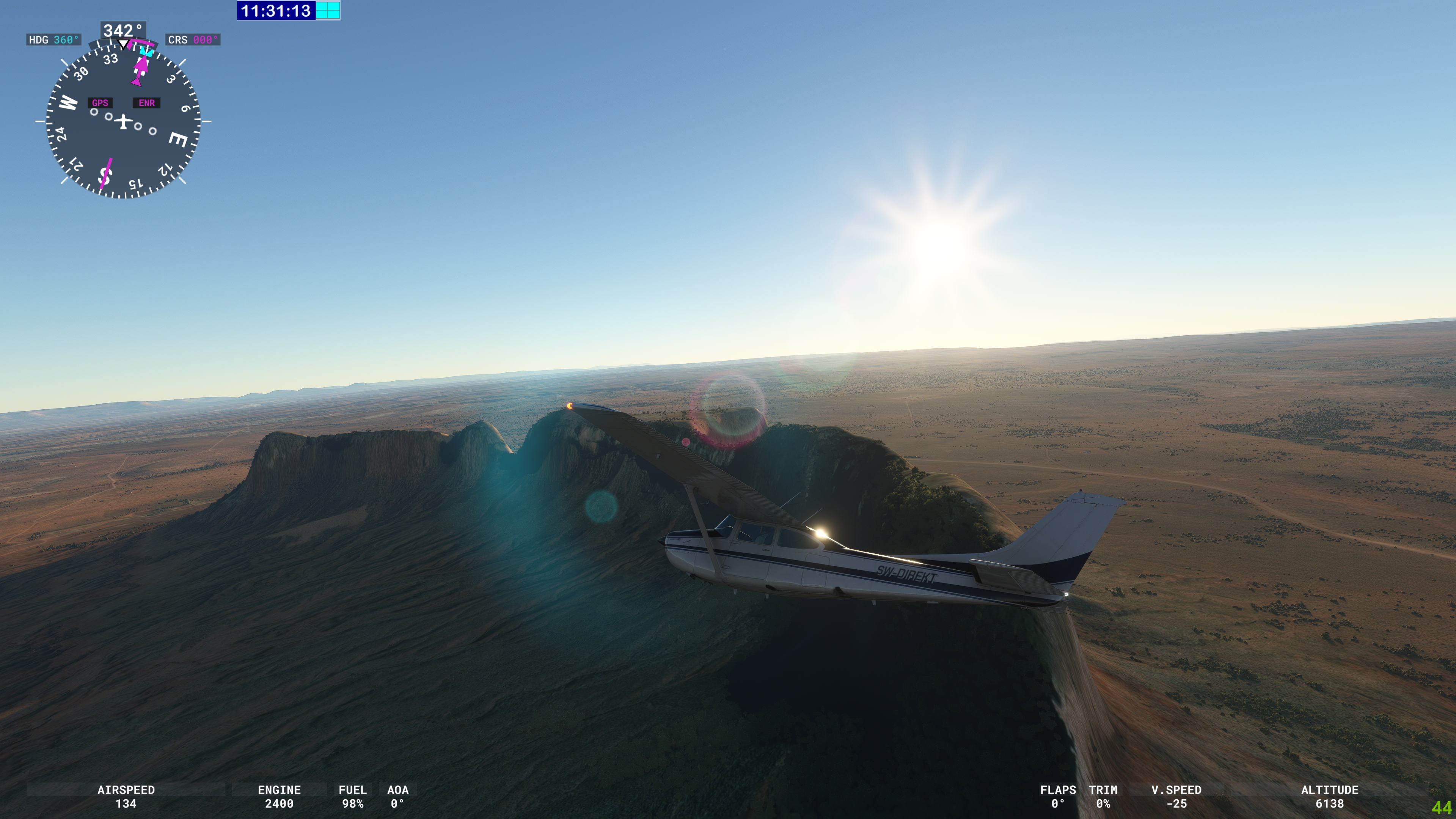
Task: Click the GPS navigation source indicator
Action: [x=100, y=103]
